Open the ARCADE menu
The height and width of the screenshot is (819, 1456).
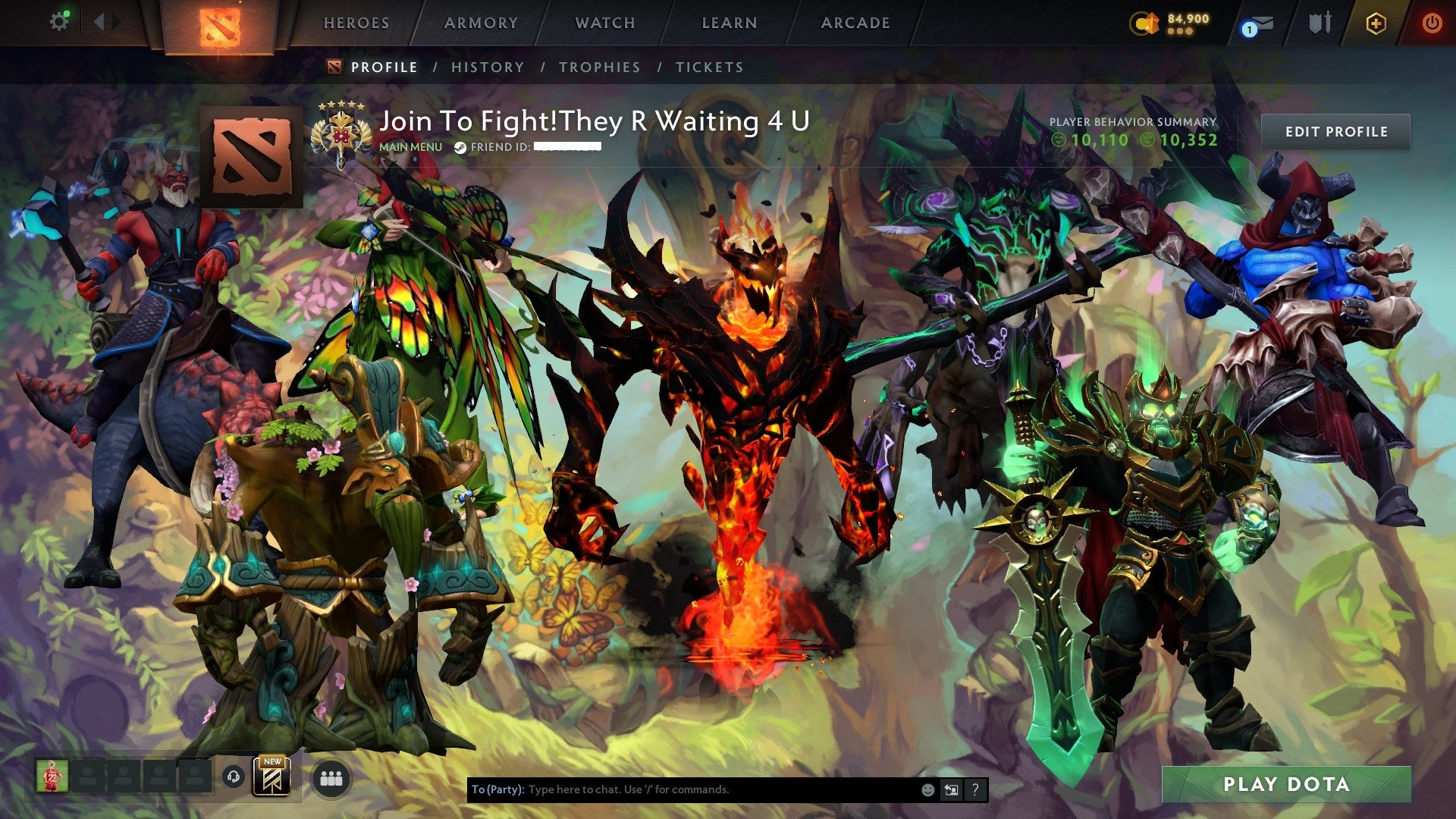pos(855,23)
